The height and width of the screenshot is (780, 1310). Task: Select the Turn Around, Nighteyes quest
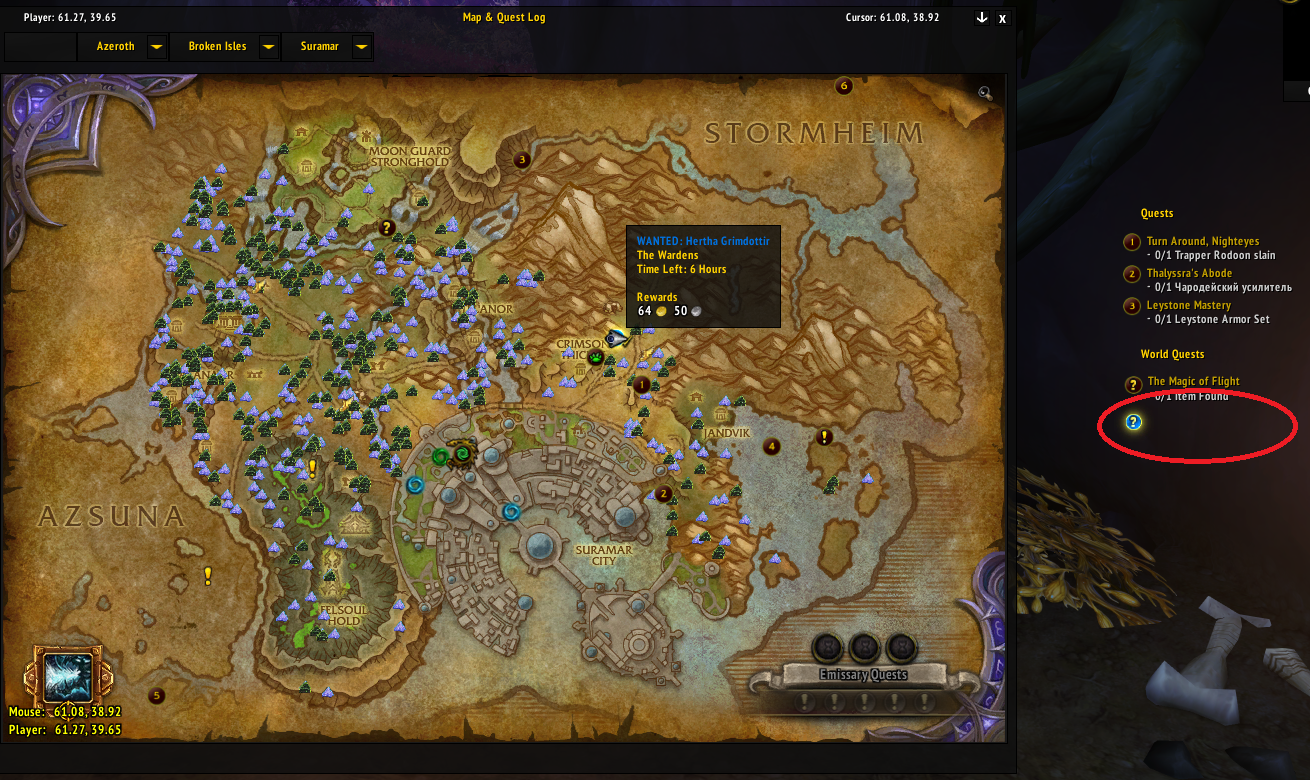1202,241
